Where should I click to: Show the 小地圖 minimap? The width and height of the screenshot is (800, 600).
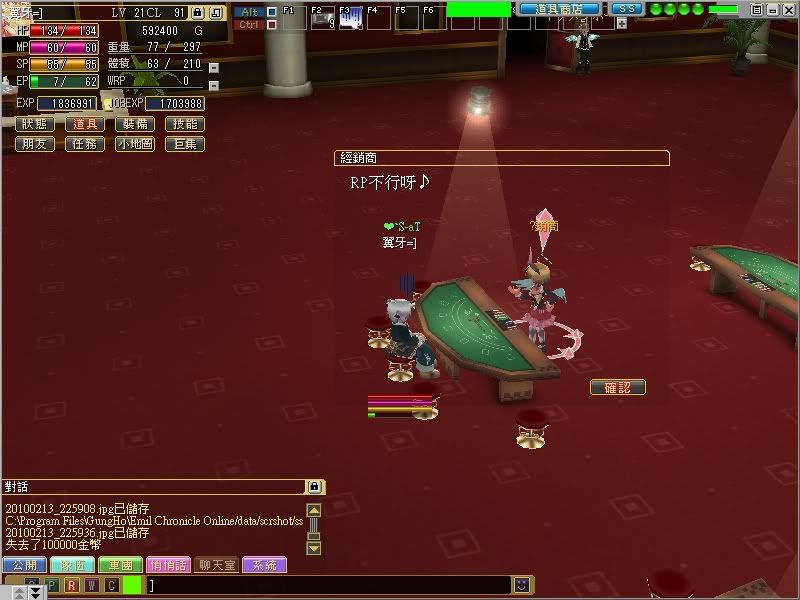[x=135, y=144]
